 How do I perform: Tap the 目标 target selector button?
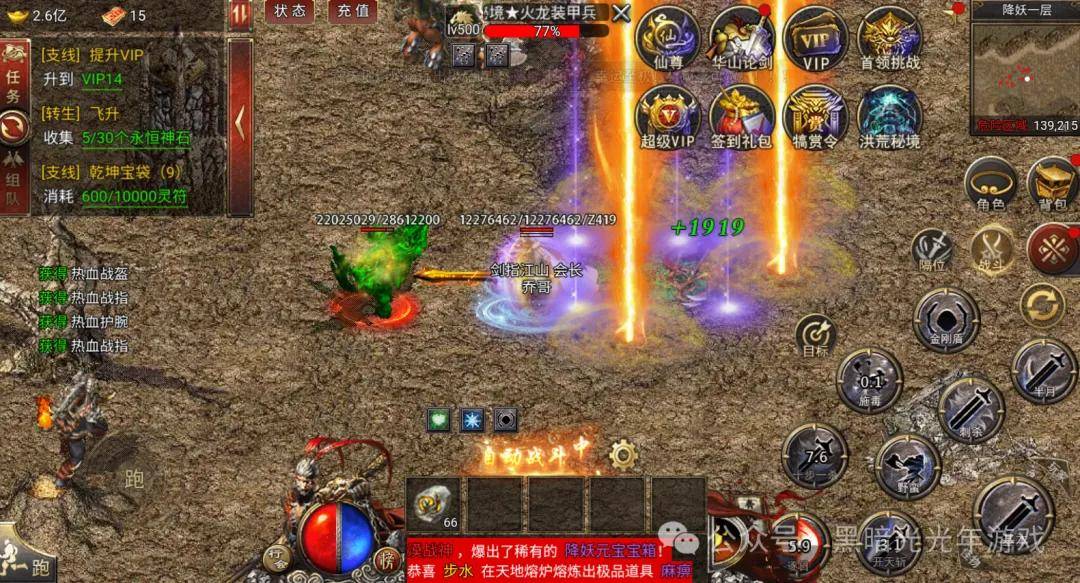pos(816,335)
